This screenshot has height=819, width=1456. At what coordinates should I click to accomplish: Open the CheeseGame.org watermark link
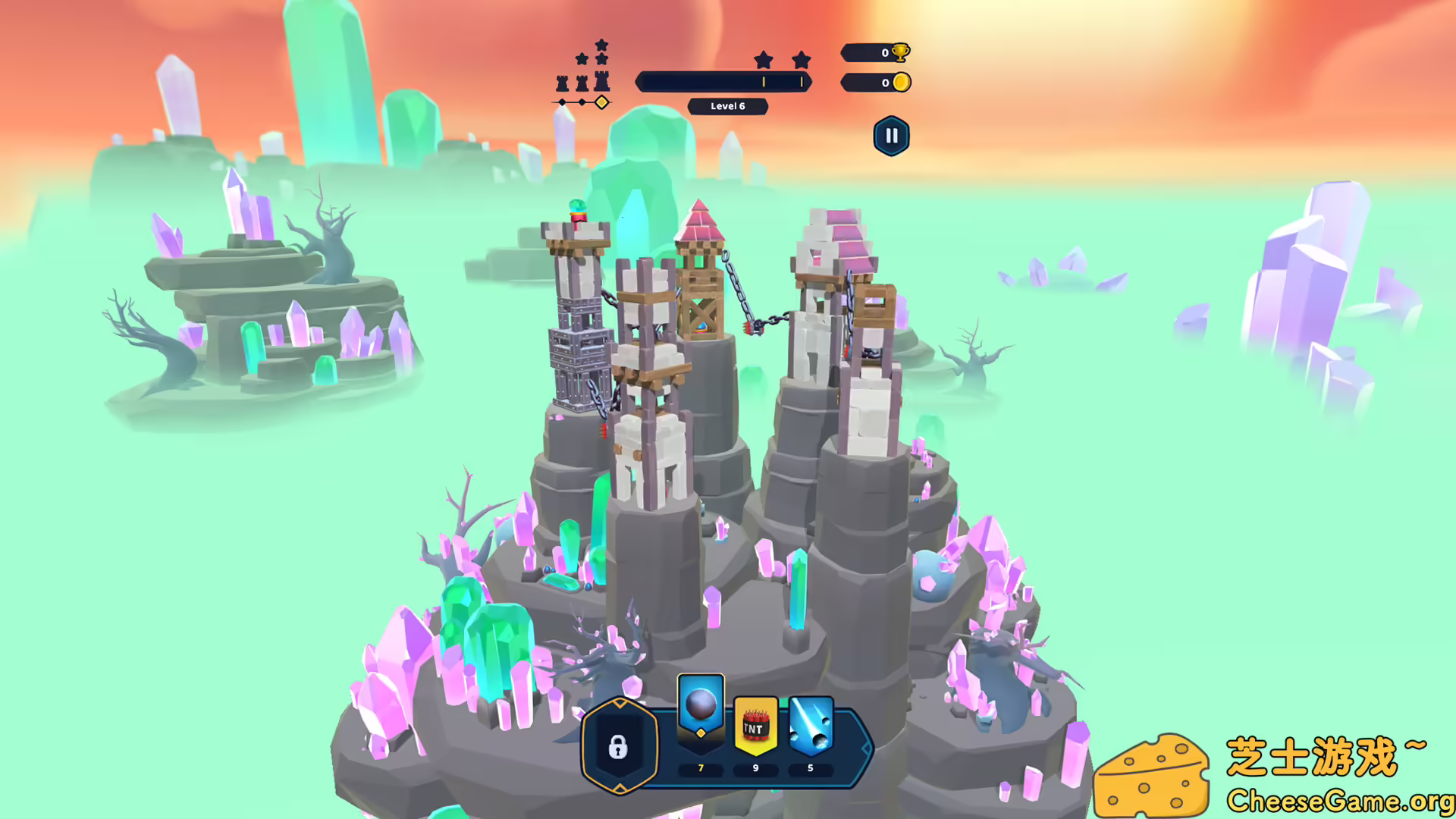tap(1339, 801)
